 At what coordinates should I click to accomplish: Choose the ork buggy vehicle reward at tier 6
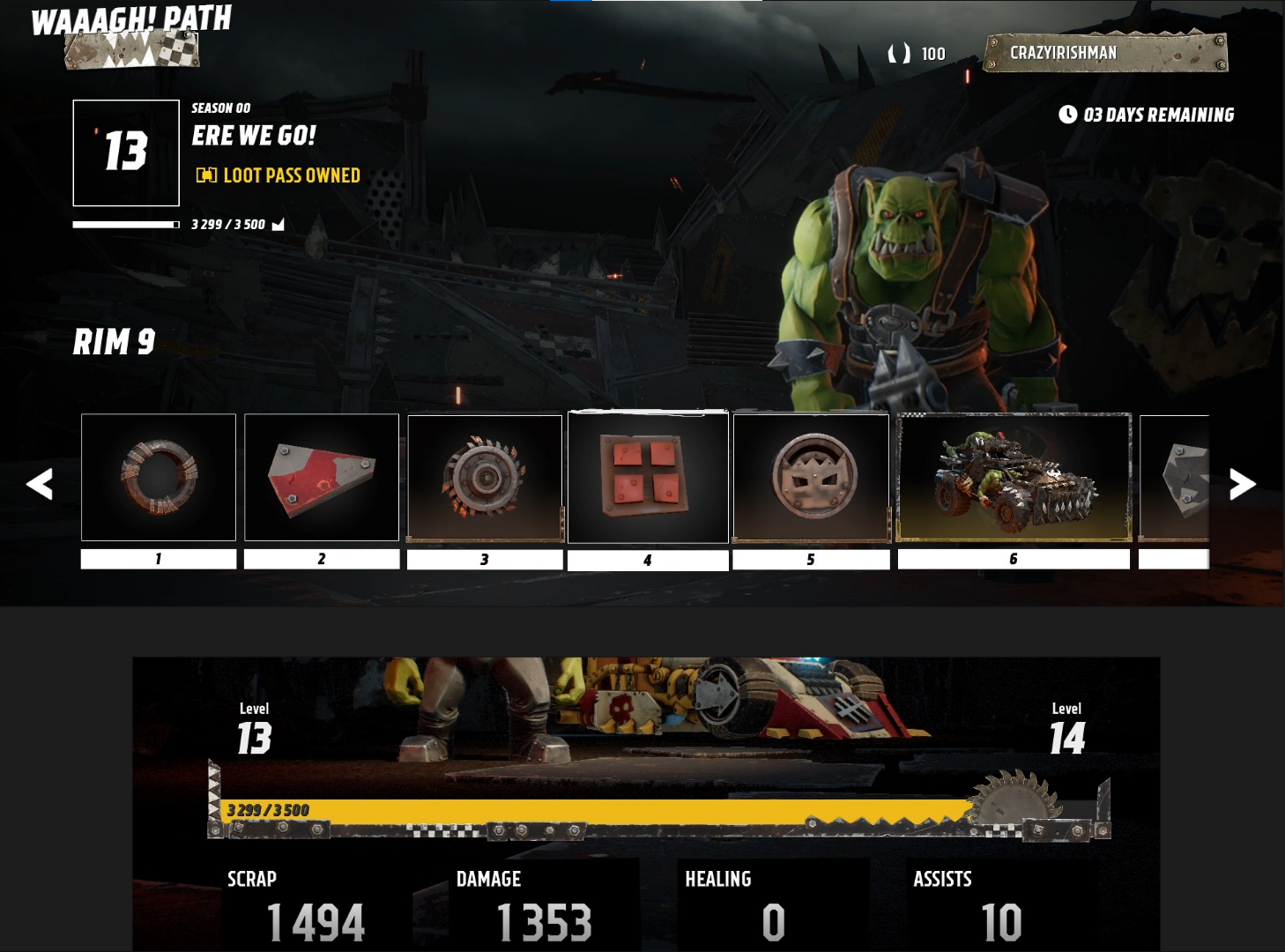[x=1014, y=477]
